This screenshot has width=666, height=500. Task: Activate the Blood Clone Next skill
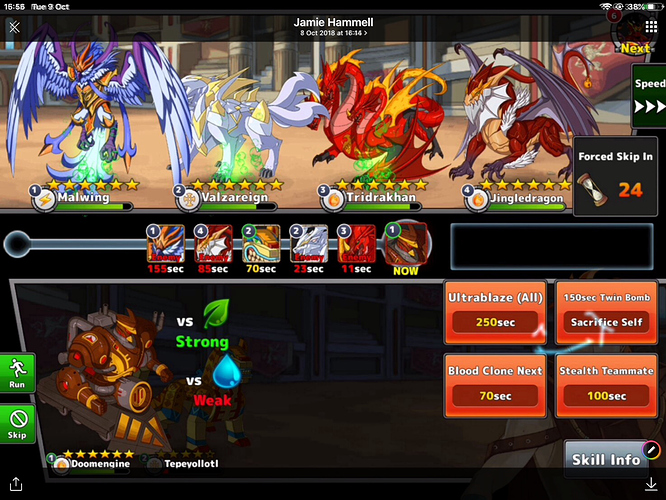[x=494, y=385]
